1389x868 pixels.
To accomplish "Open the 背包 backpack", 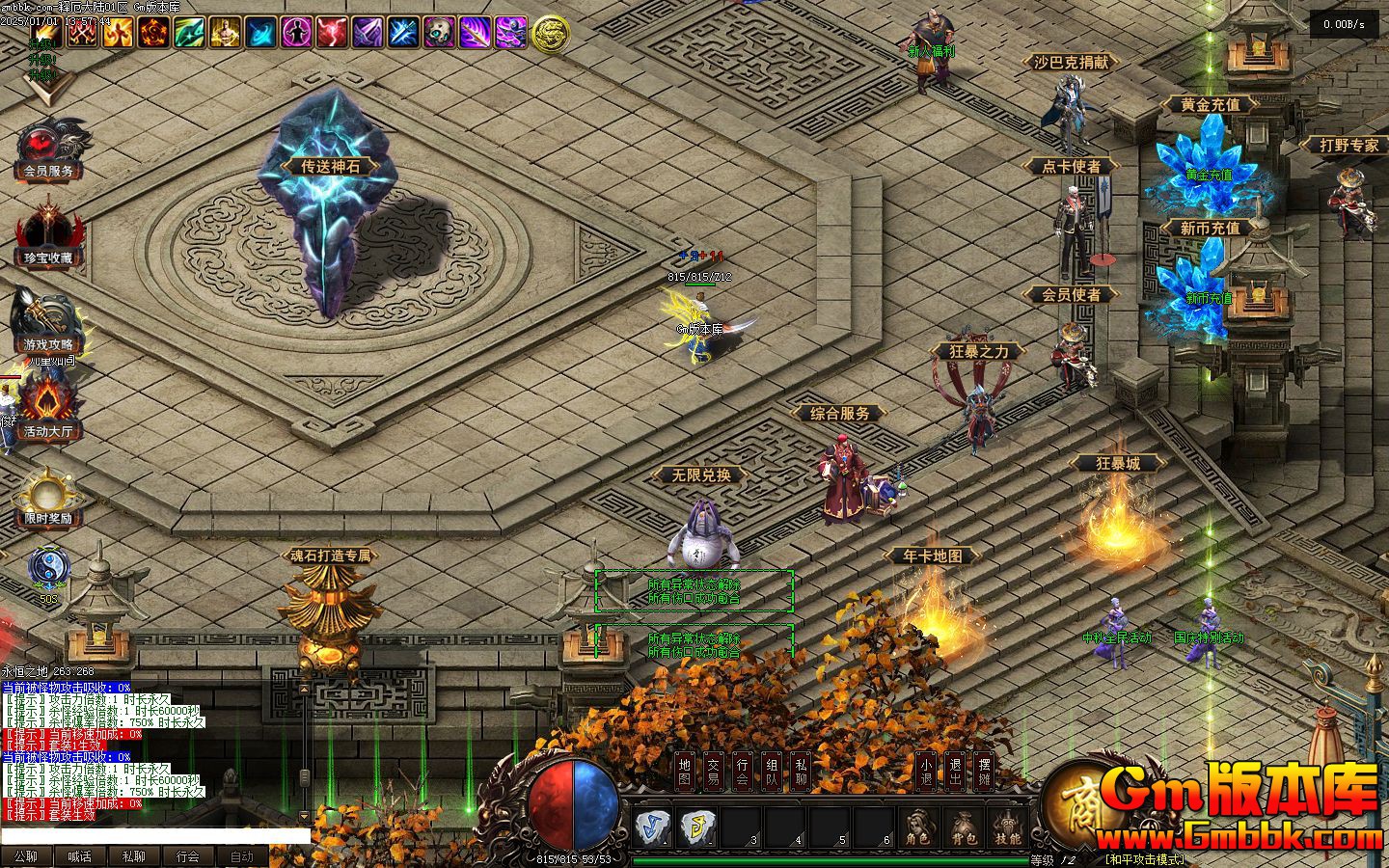I will click(x=964, y=829).
